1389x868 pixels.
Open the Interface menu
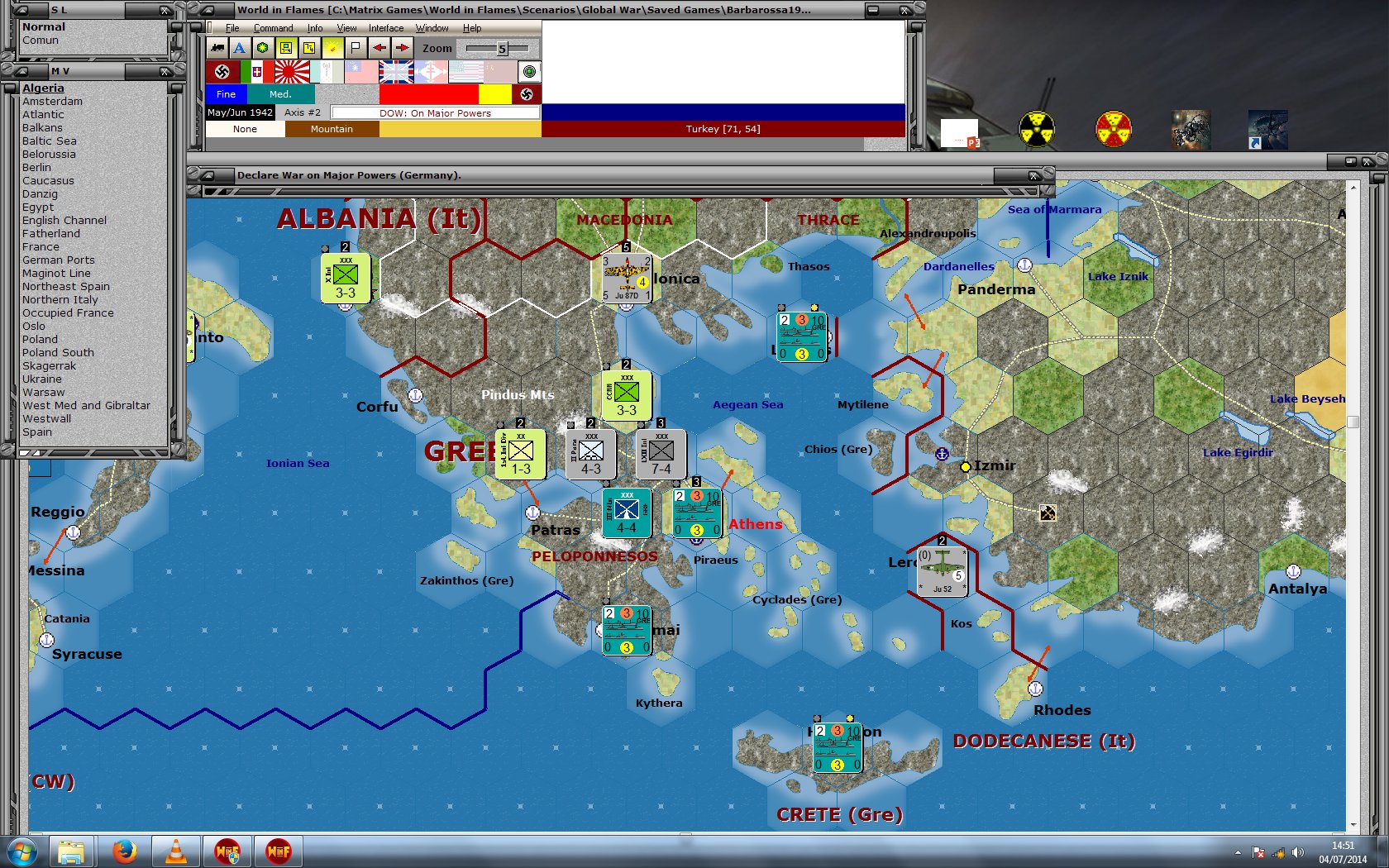click(x=385, y=27)
